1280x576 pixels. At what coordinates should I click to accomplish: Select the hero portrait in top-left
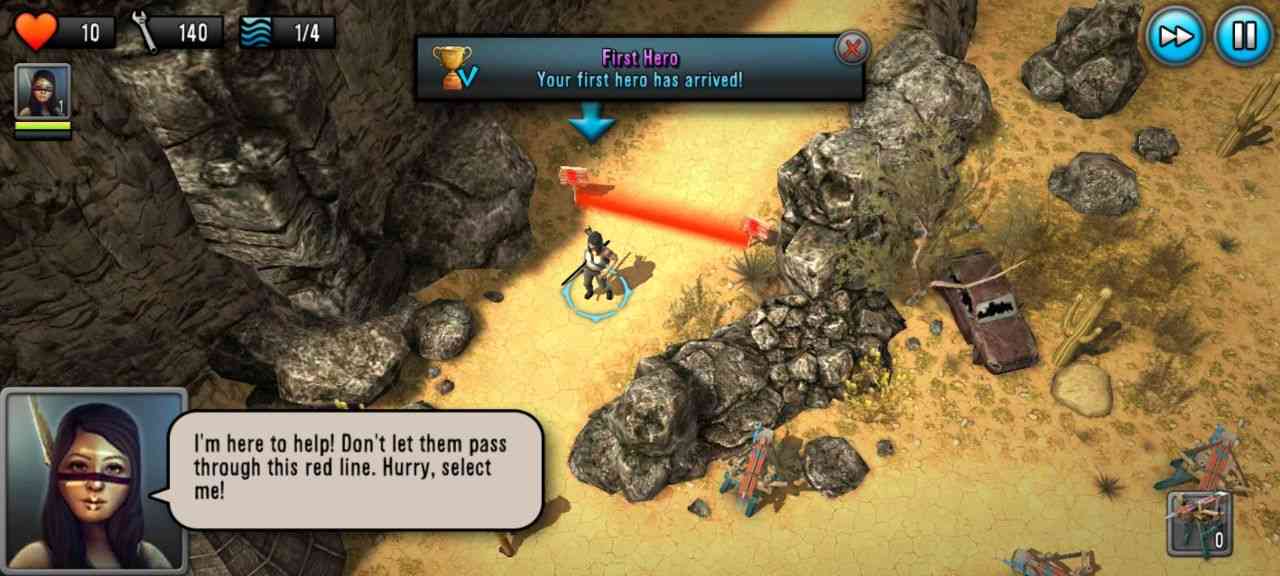[x=43, y=93]
